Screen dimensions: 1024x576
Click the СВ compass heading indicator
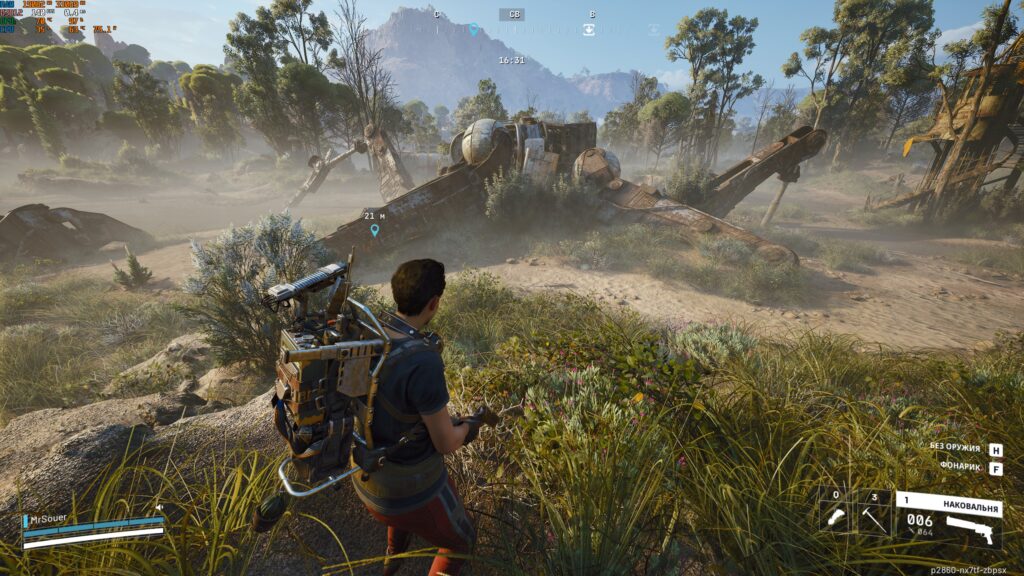(x=512, y=14)
